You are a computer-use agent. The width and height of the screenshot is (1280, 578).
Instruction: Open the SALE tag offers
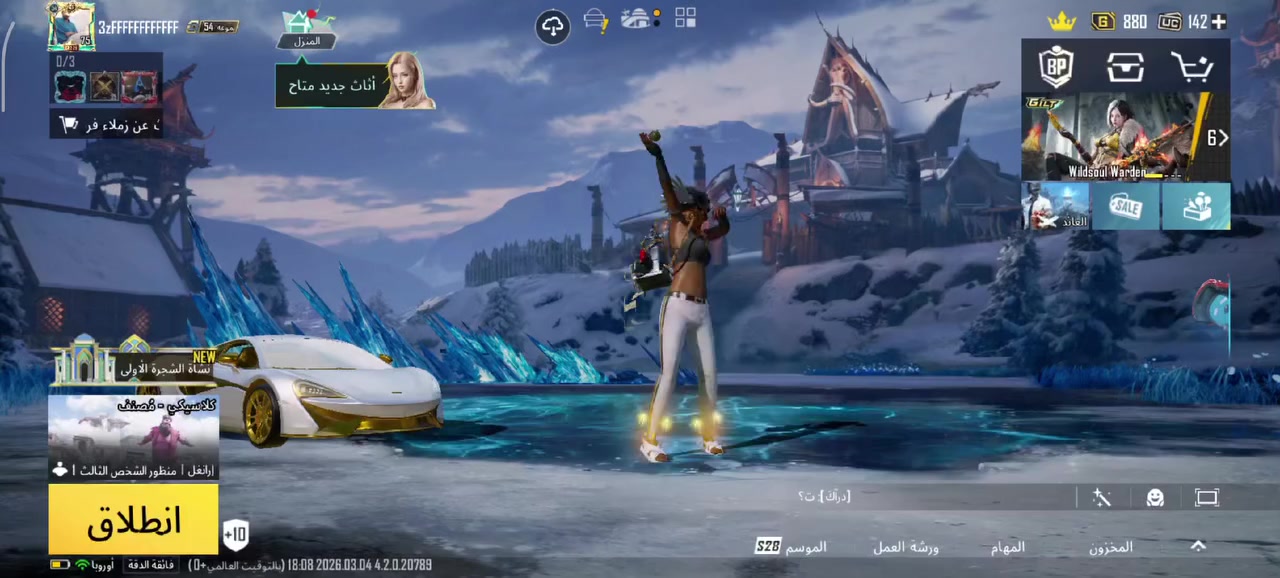[x=1126, y=207]
